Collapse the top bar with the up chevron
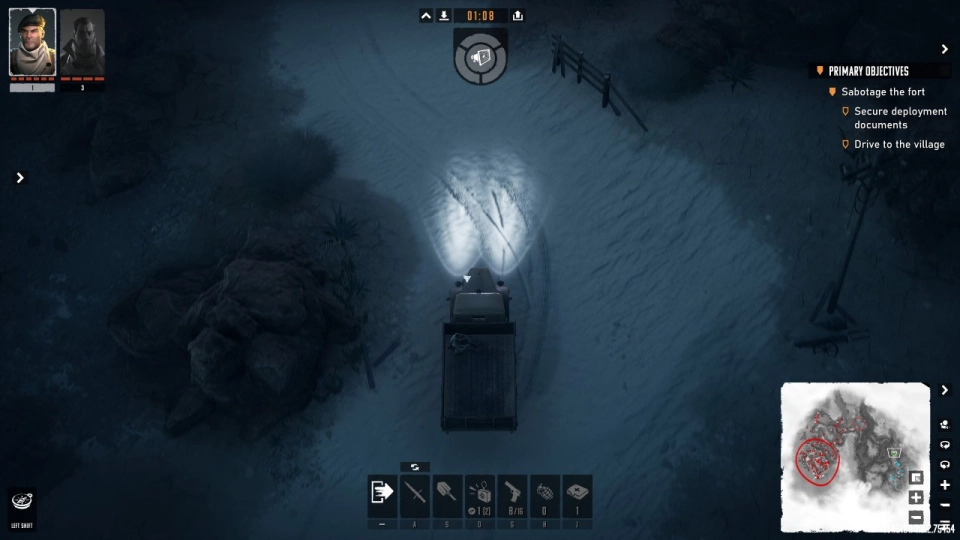Viewport: 960px width, 540px height. click(426, 16)
